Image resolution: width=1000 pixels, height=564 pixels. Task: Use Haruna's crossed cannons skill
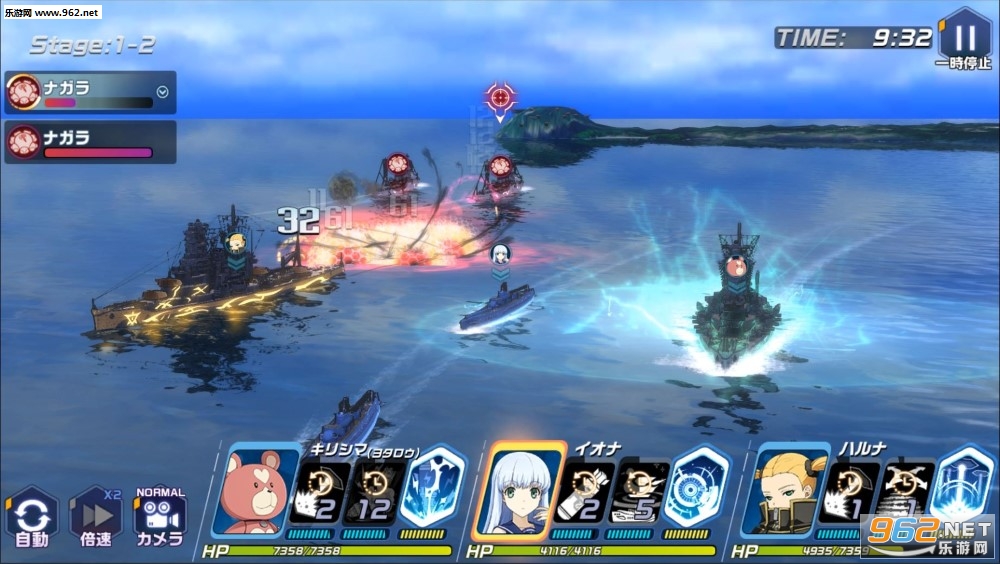[x=905, y=494]
